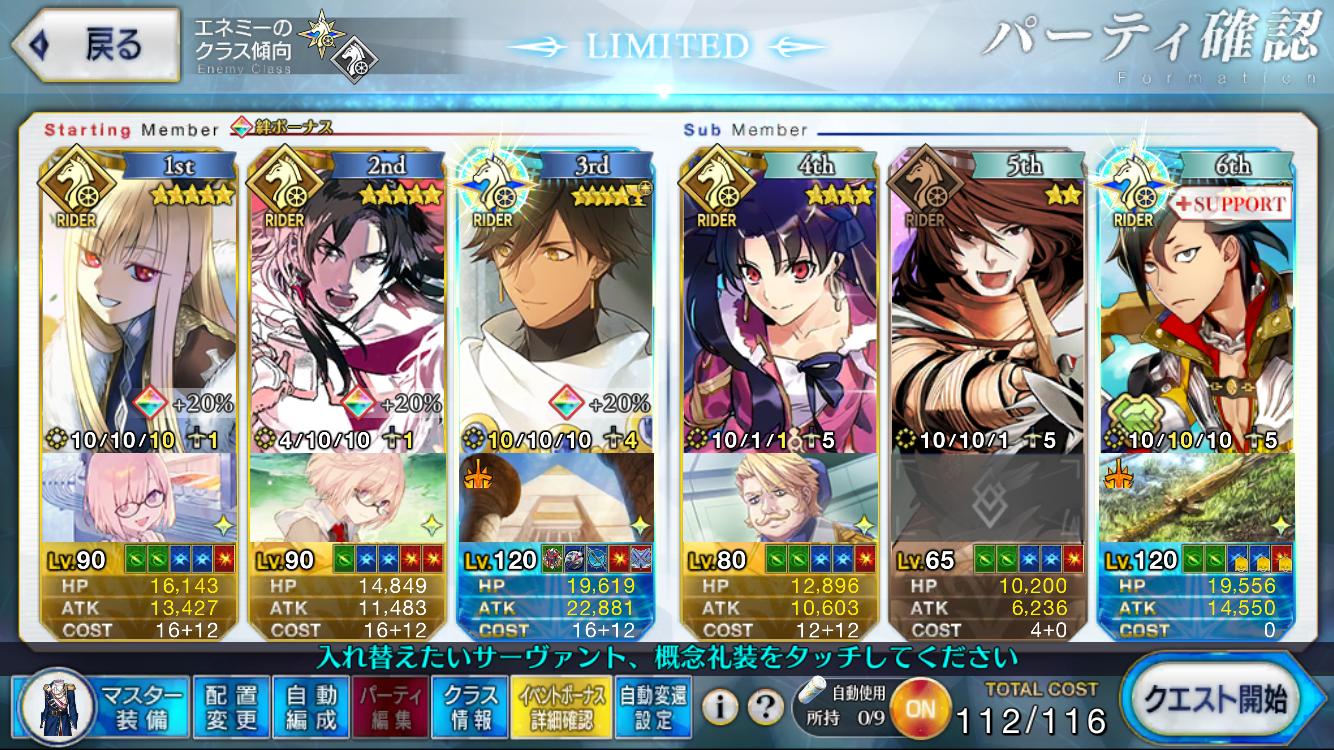
Task: Open 自動変還設定 settings
Action: click(652, 706)
